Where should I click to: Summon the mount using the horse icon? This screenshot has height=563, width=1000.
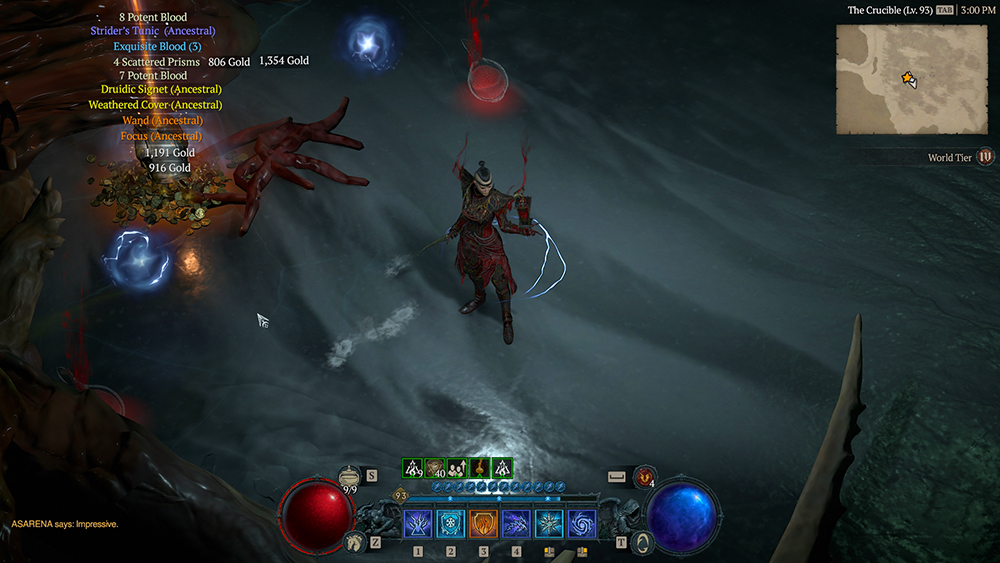[x=352, y=542]
